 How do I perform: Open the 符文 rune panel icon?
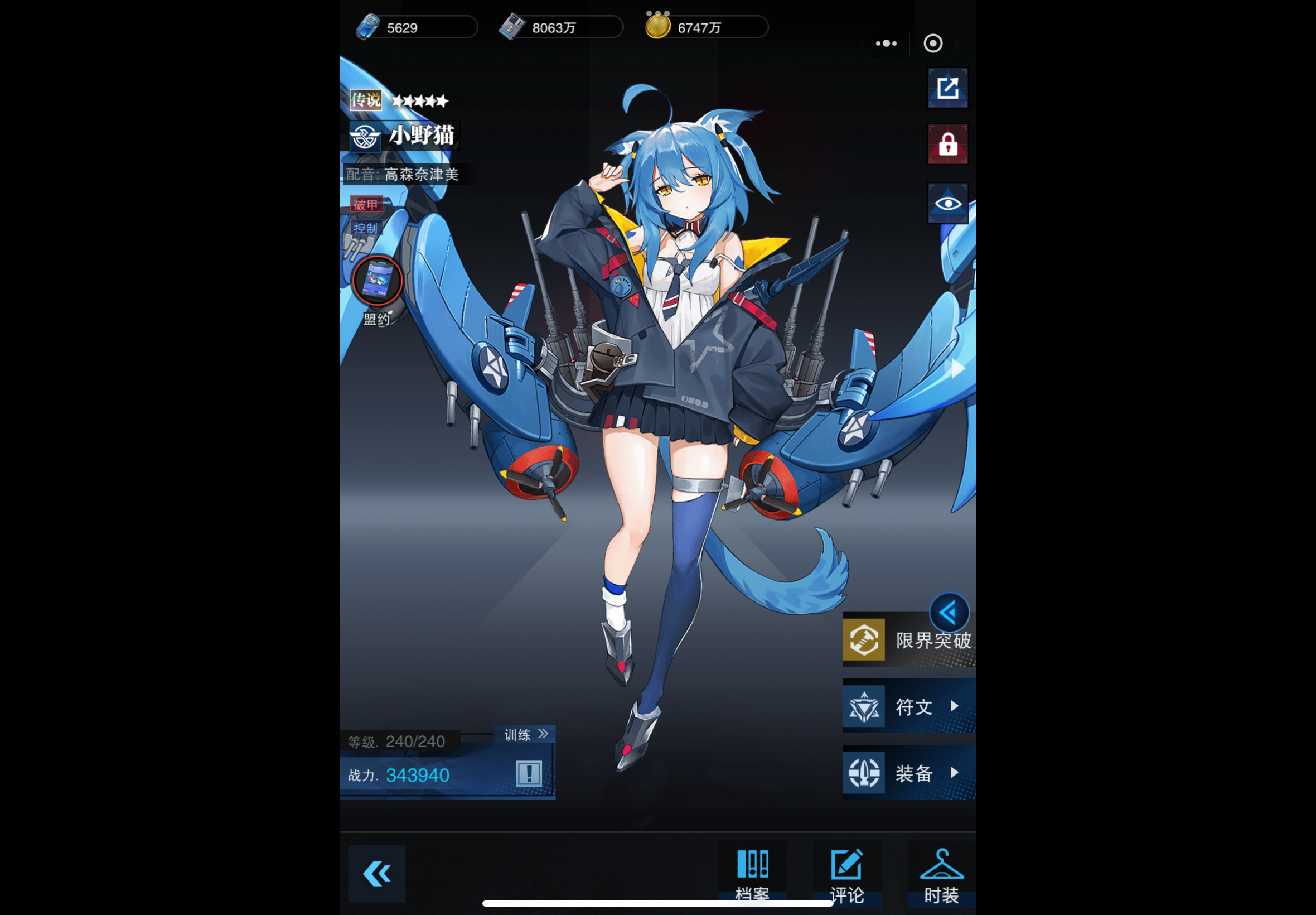coord(864,706)
